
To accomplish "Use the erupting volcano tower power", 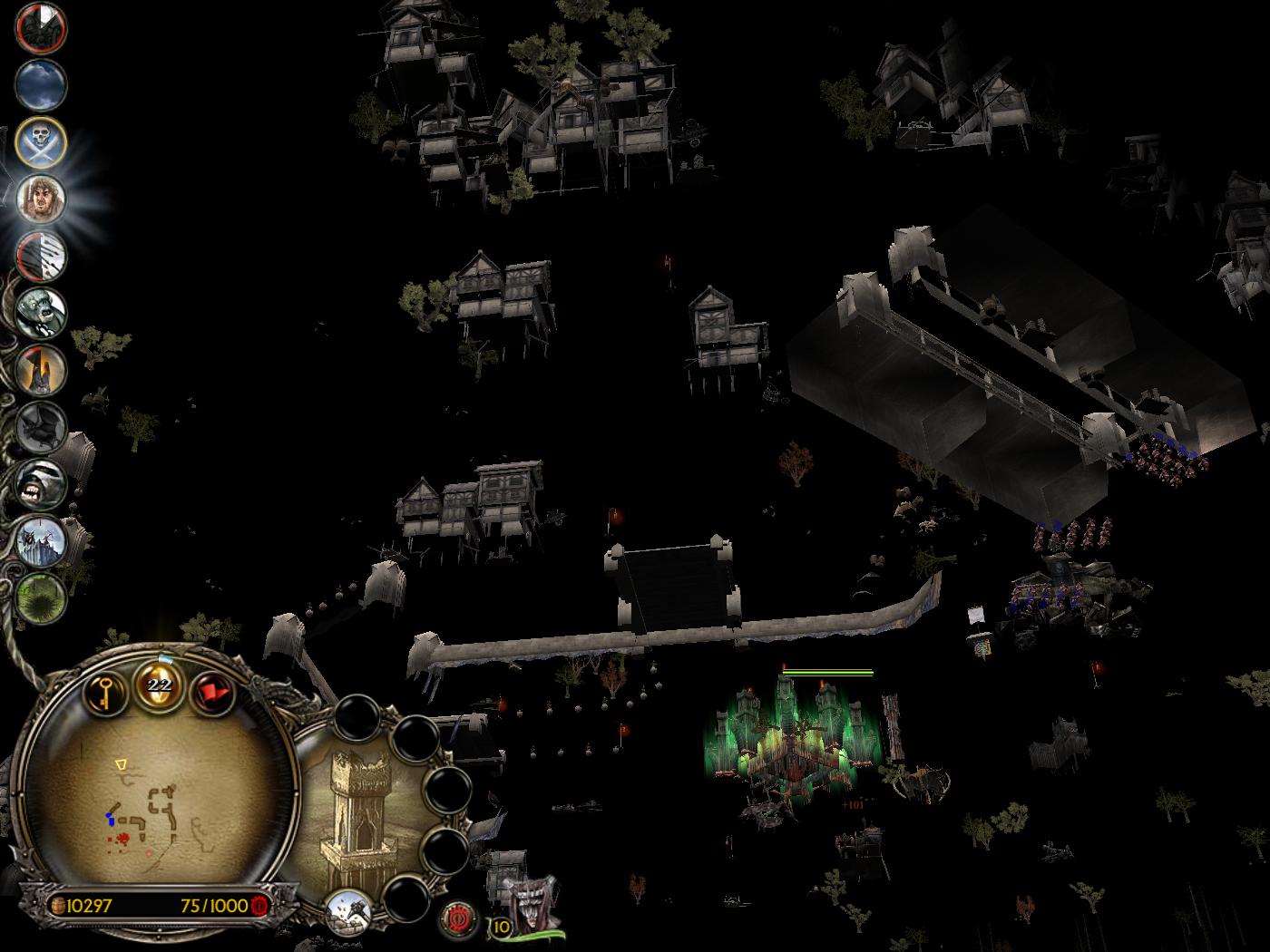I will pos(41,369).
